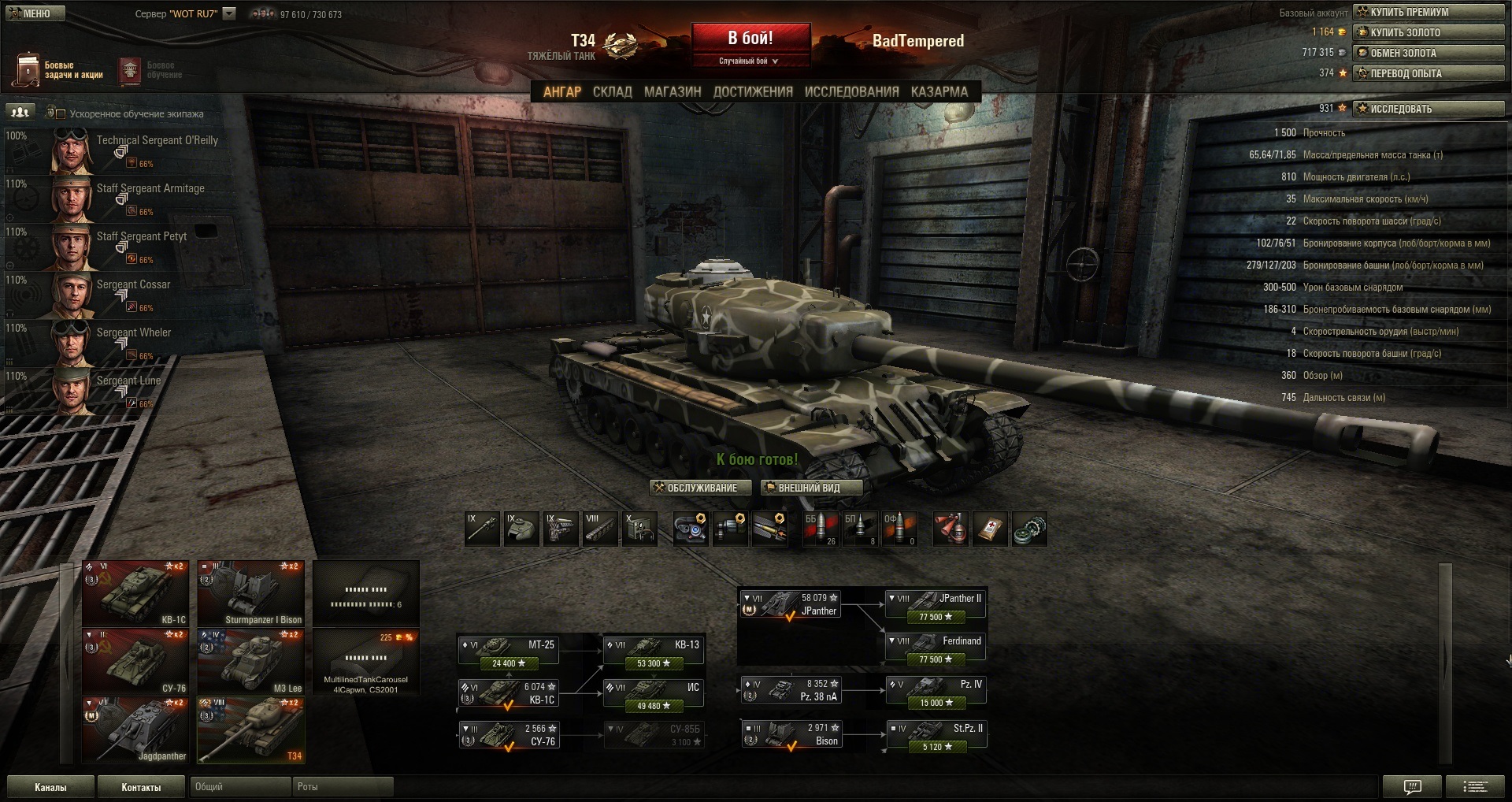This screenshot has width=1512, height=802.
Task: Open the Каналы chat channels button
Action: pyautogui.click(x=50, y=787)
